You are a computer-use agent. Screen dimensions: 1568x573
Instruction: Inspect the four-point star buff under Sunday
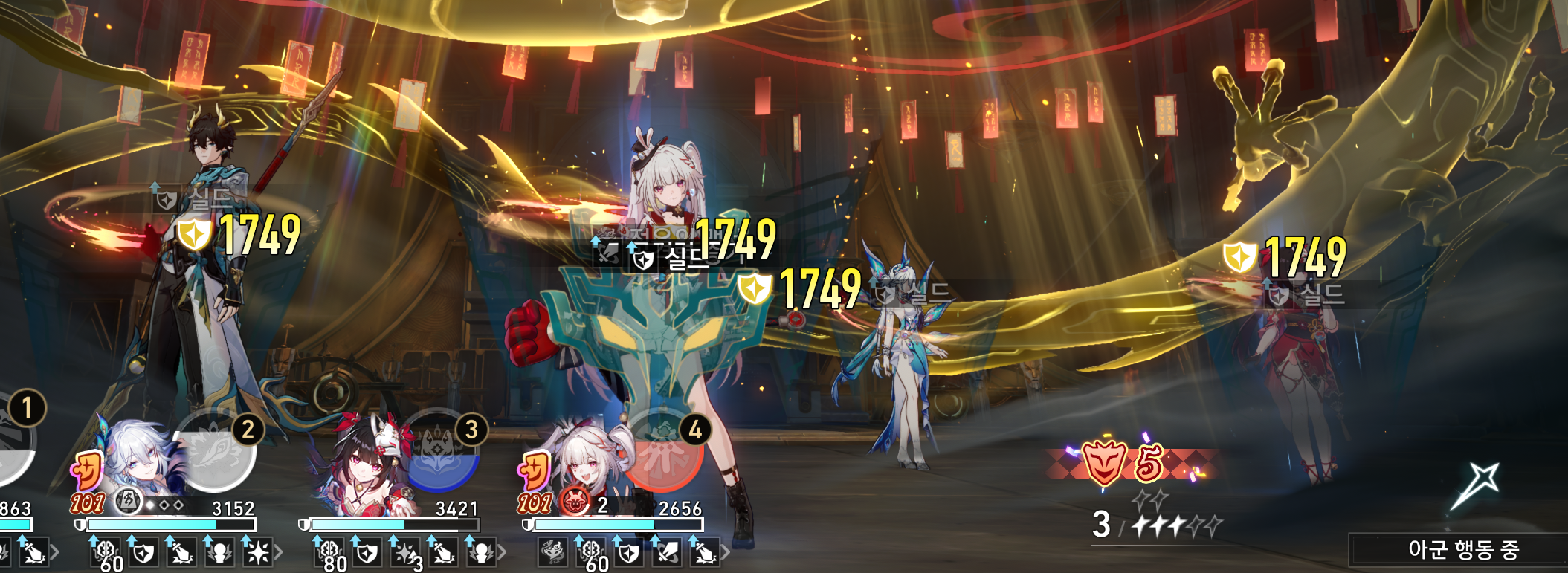257,553
